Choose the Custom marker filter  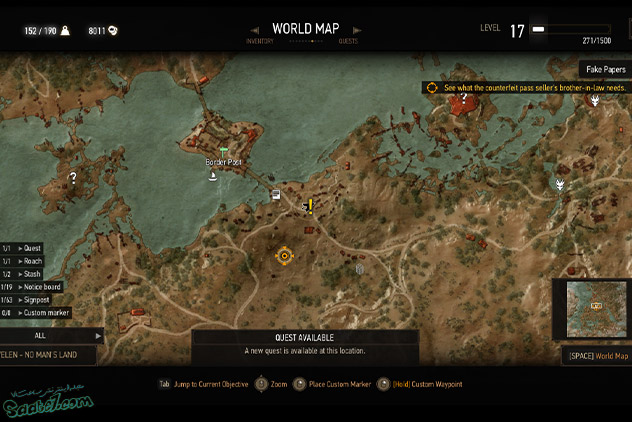42,313
